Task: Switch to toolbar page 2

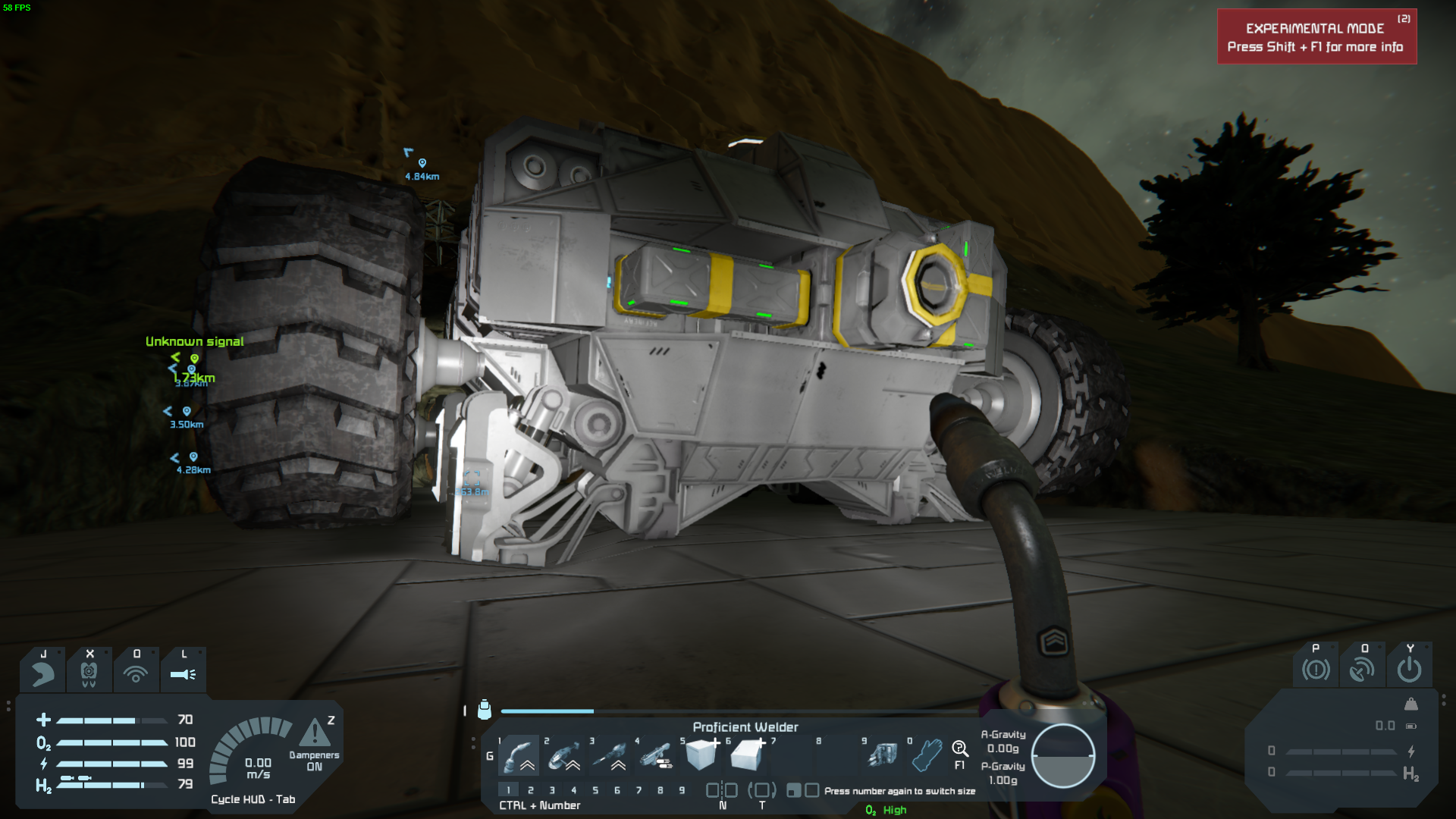Action: point(531,790)
